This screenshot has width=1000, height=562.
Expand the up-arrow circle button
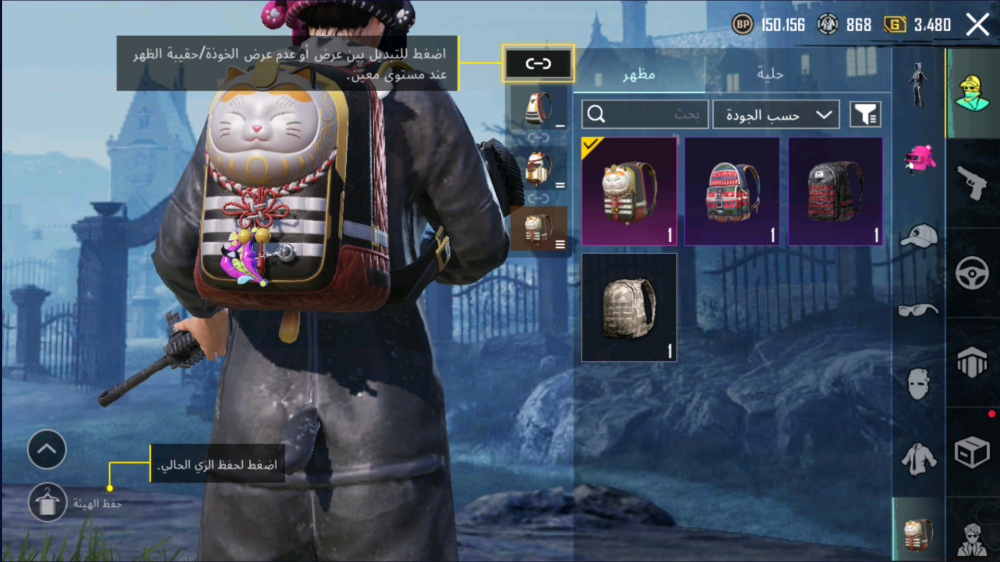tap(47, 451)
